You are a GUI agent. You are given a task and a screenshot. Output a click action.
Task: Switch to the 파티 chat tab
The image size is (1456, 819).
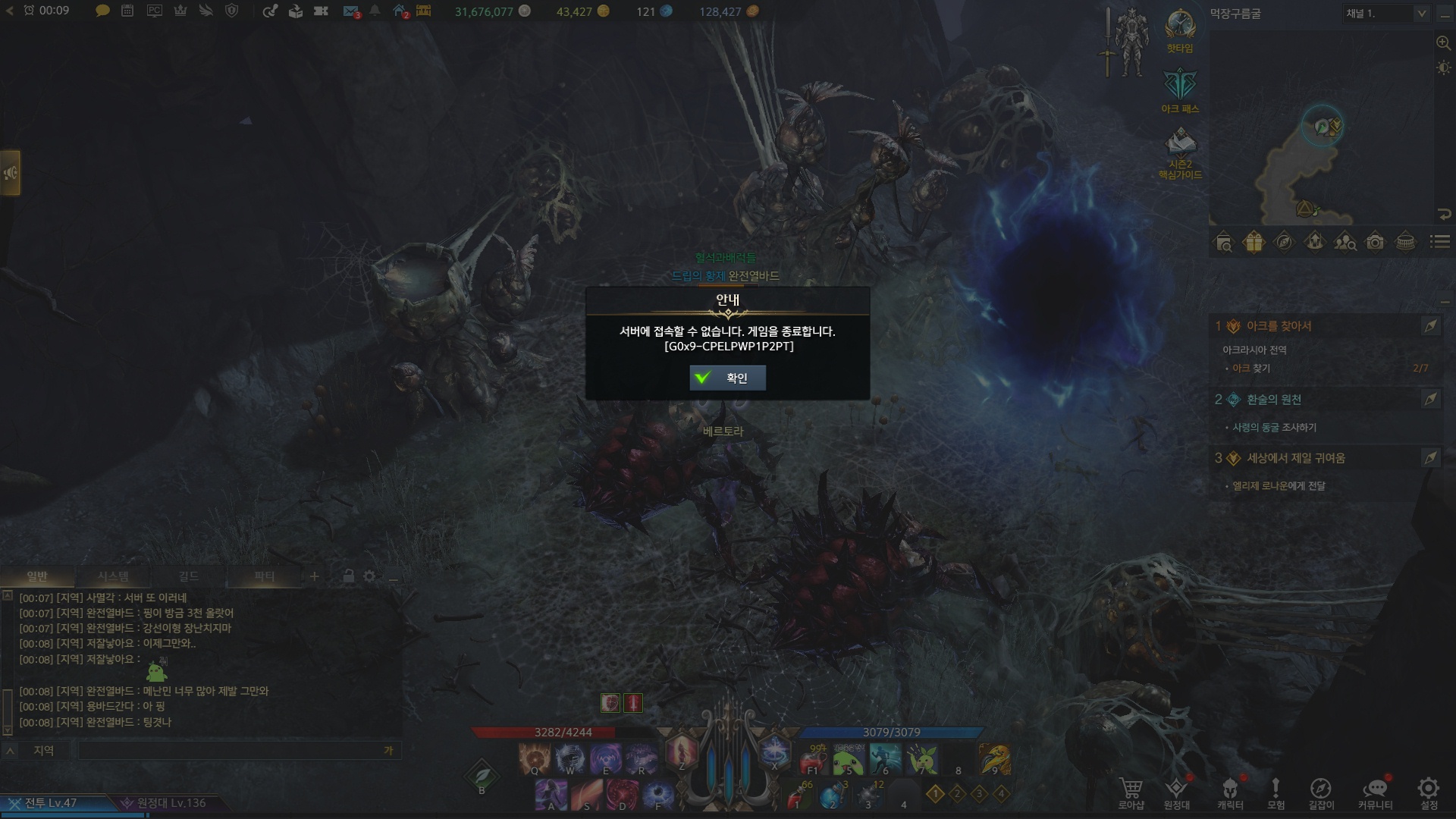click(264, 576)
